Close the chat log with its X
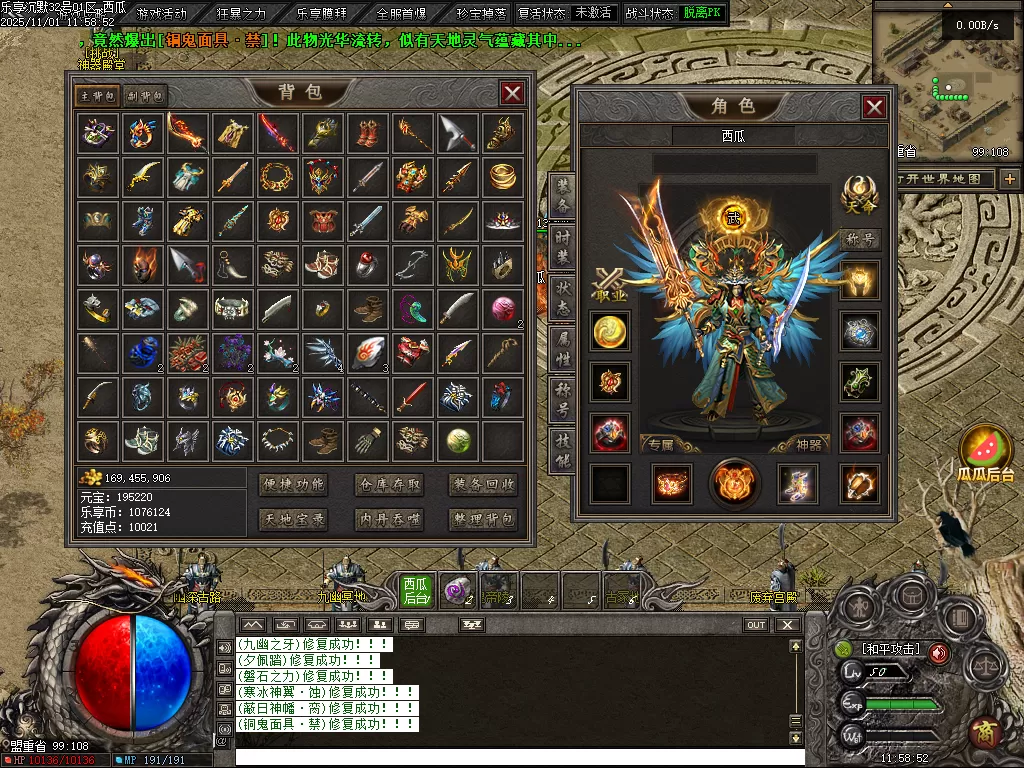1024x768 pixels. click(x=789, y=625)
